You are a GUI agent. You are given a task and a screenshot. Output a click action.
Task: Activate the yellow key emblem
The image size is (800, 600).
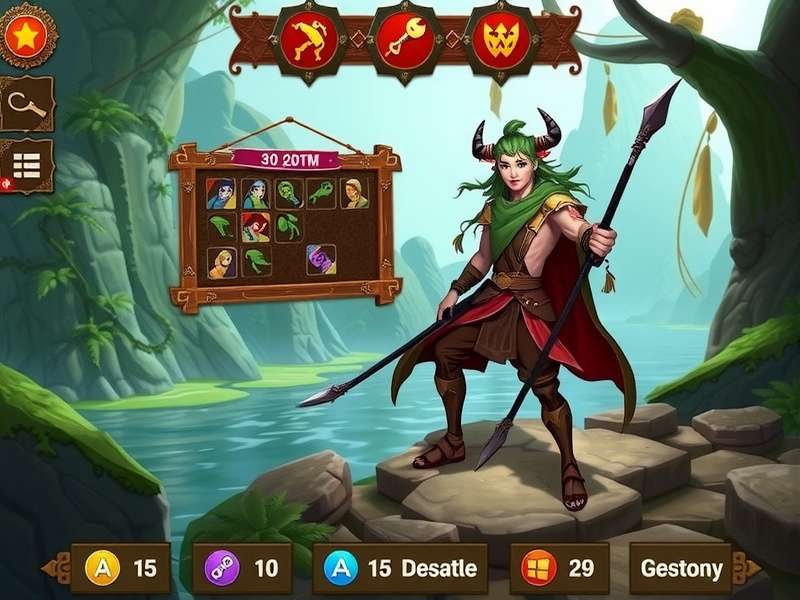pyautogui.click(x=403, y=41)
